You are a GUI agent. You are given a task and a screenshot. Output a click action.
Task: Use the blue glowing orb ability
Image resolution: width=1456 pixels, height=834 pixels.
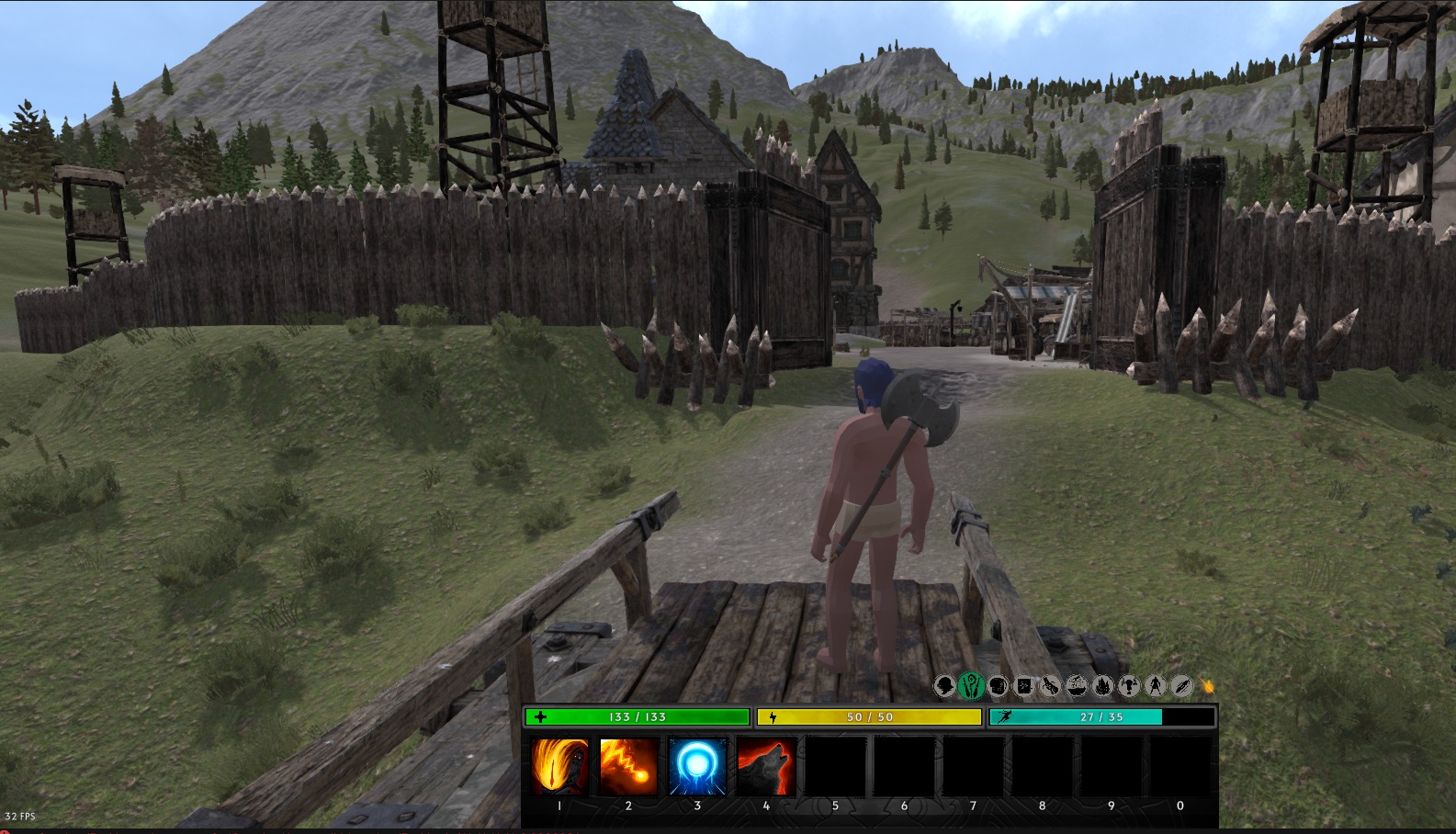click(697, 766)
